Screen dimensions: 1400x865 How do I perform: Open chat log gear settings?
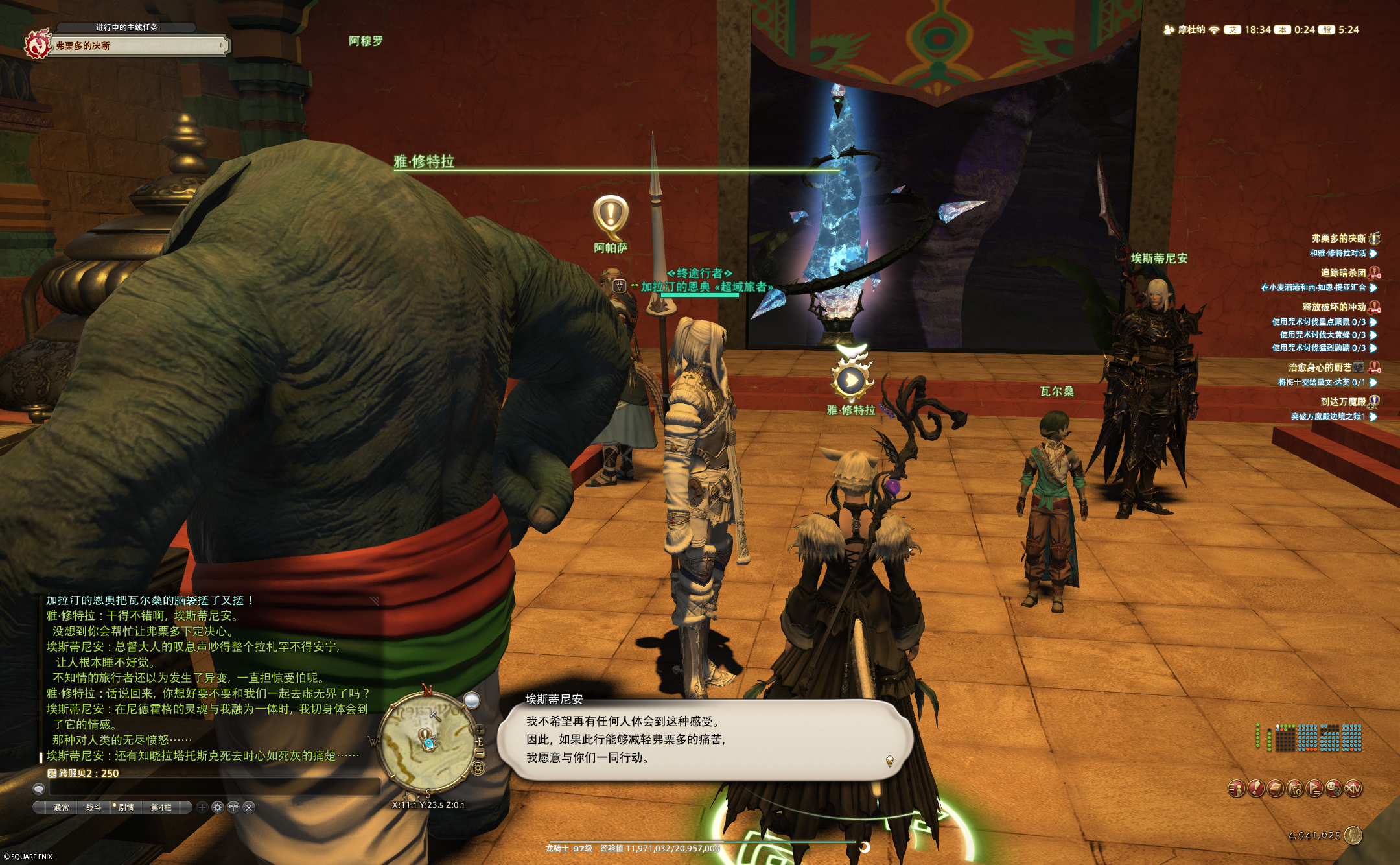(218, 807)
